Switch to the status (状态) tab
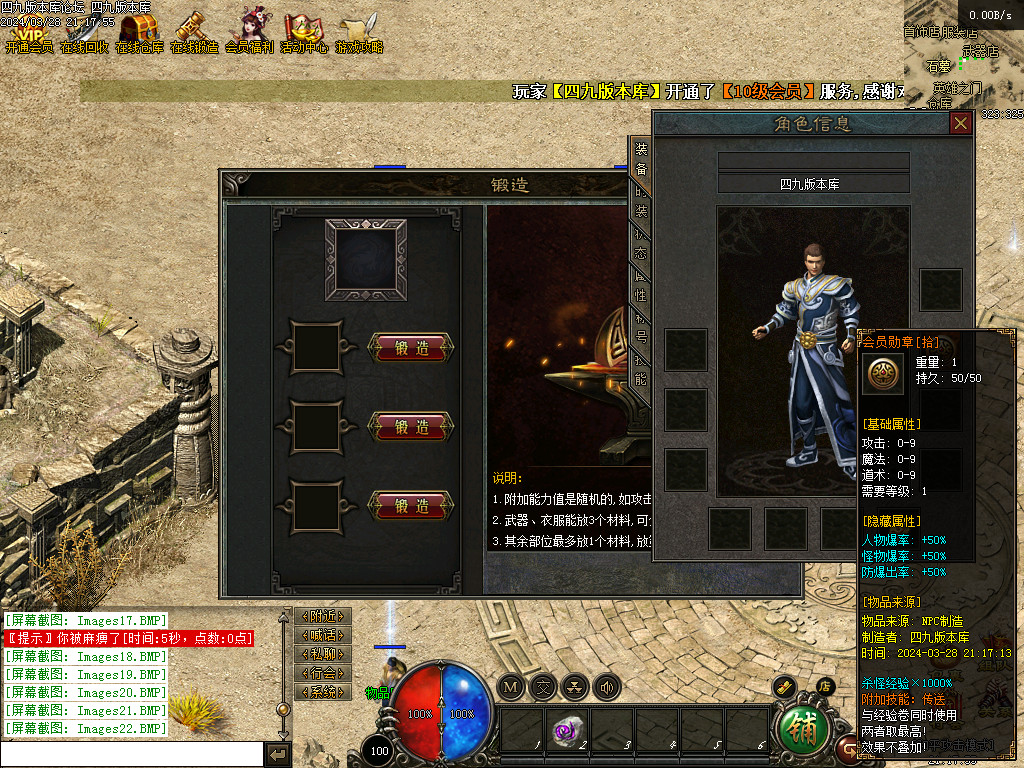1024x768 pixels. point(641,244)
